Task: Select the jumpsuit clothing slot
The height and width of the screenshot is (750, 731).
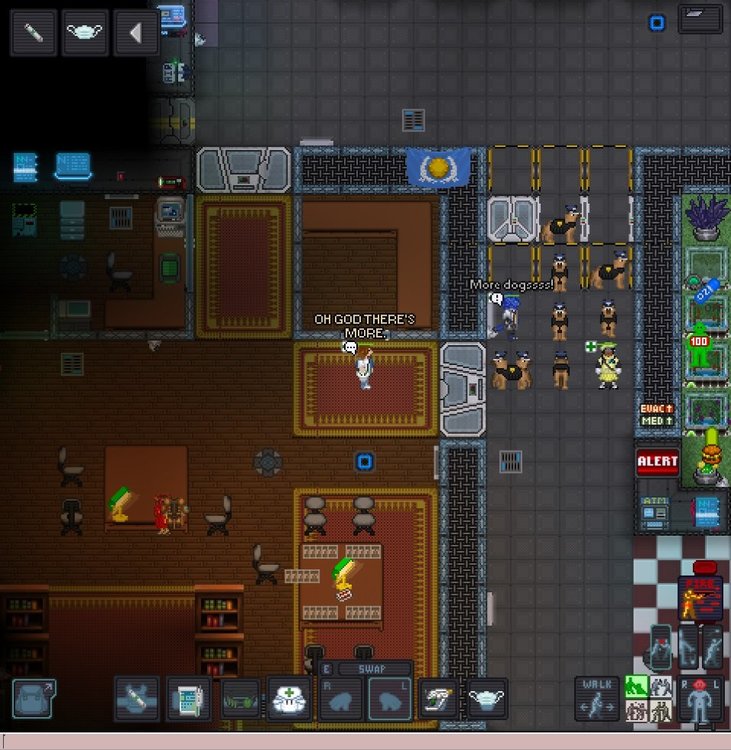Action: point(136,698)
